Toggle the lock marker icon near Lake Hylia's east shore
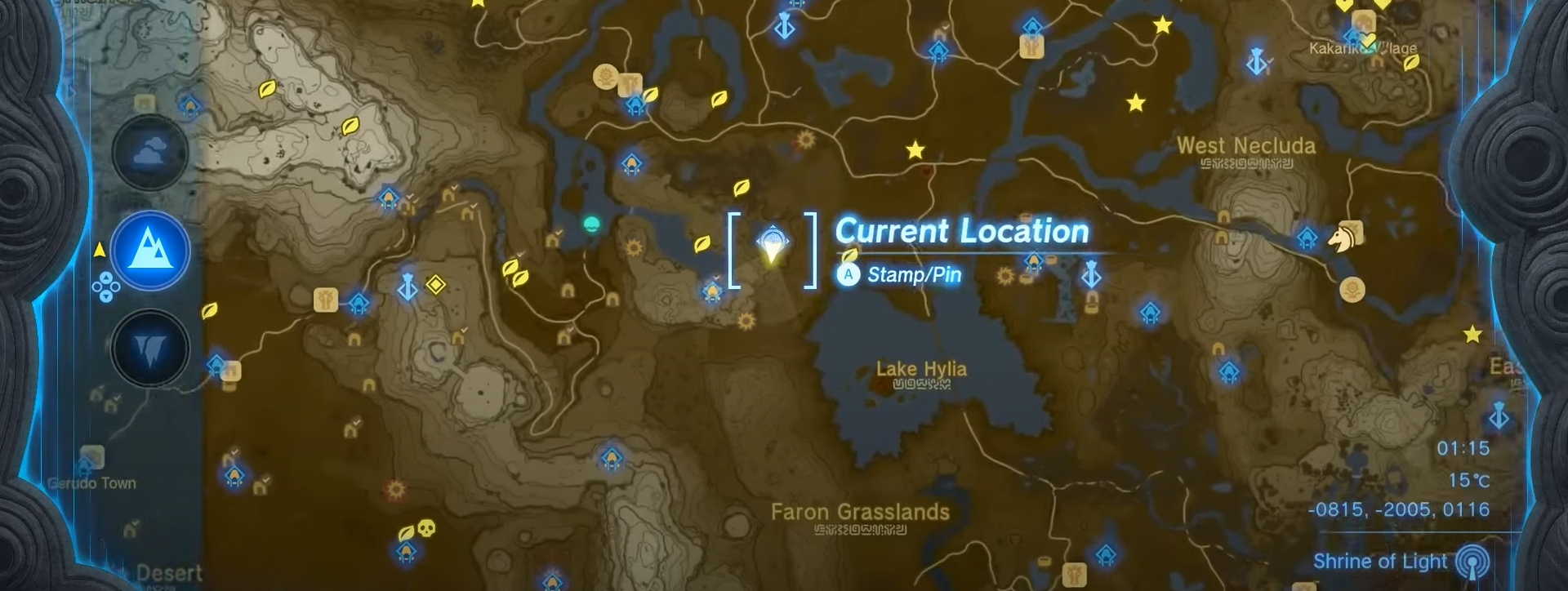Viewport: 1568px width, 591px height. pyautogui.click(x=1092, y=301)
